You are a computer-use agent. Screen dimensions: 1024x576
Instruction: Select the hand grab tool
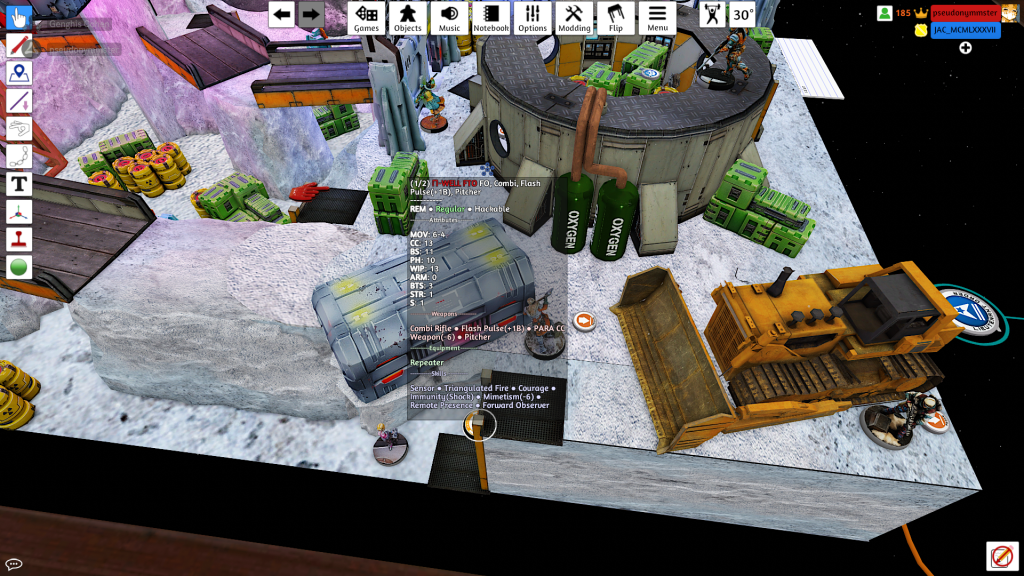[19, 19]
